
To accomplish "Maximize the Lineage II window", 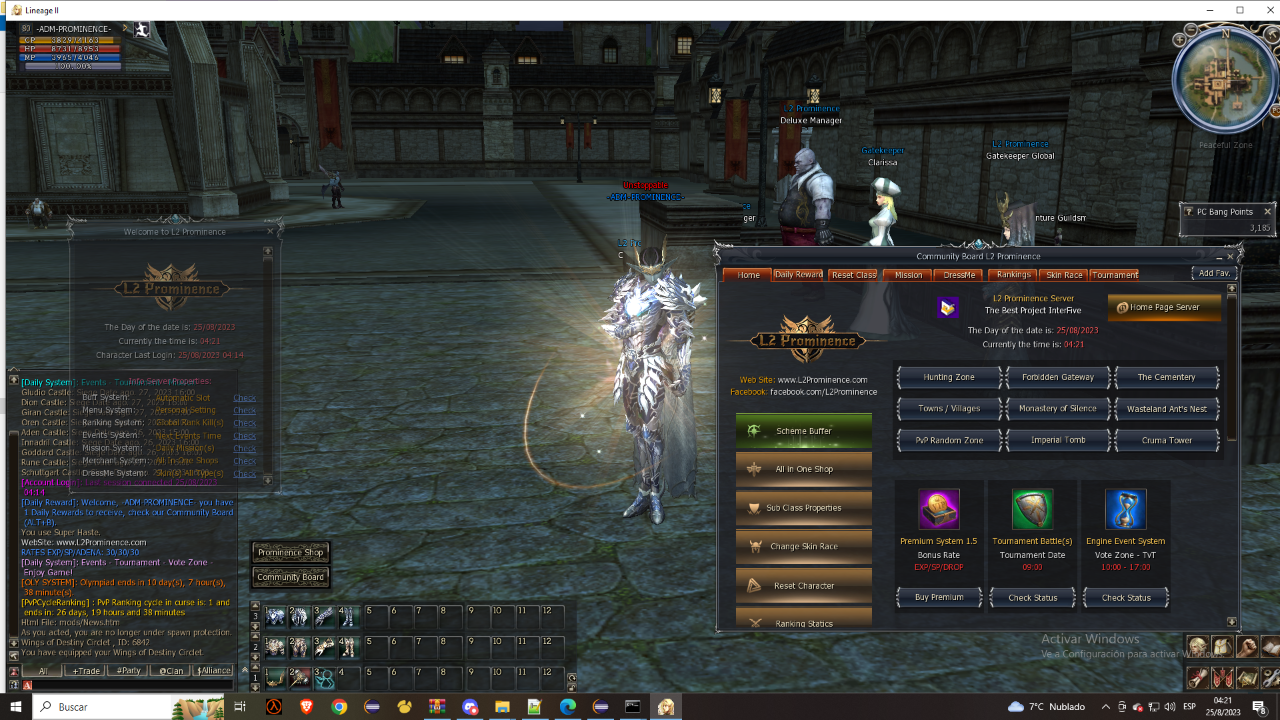I will coord(1239,10).
